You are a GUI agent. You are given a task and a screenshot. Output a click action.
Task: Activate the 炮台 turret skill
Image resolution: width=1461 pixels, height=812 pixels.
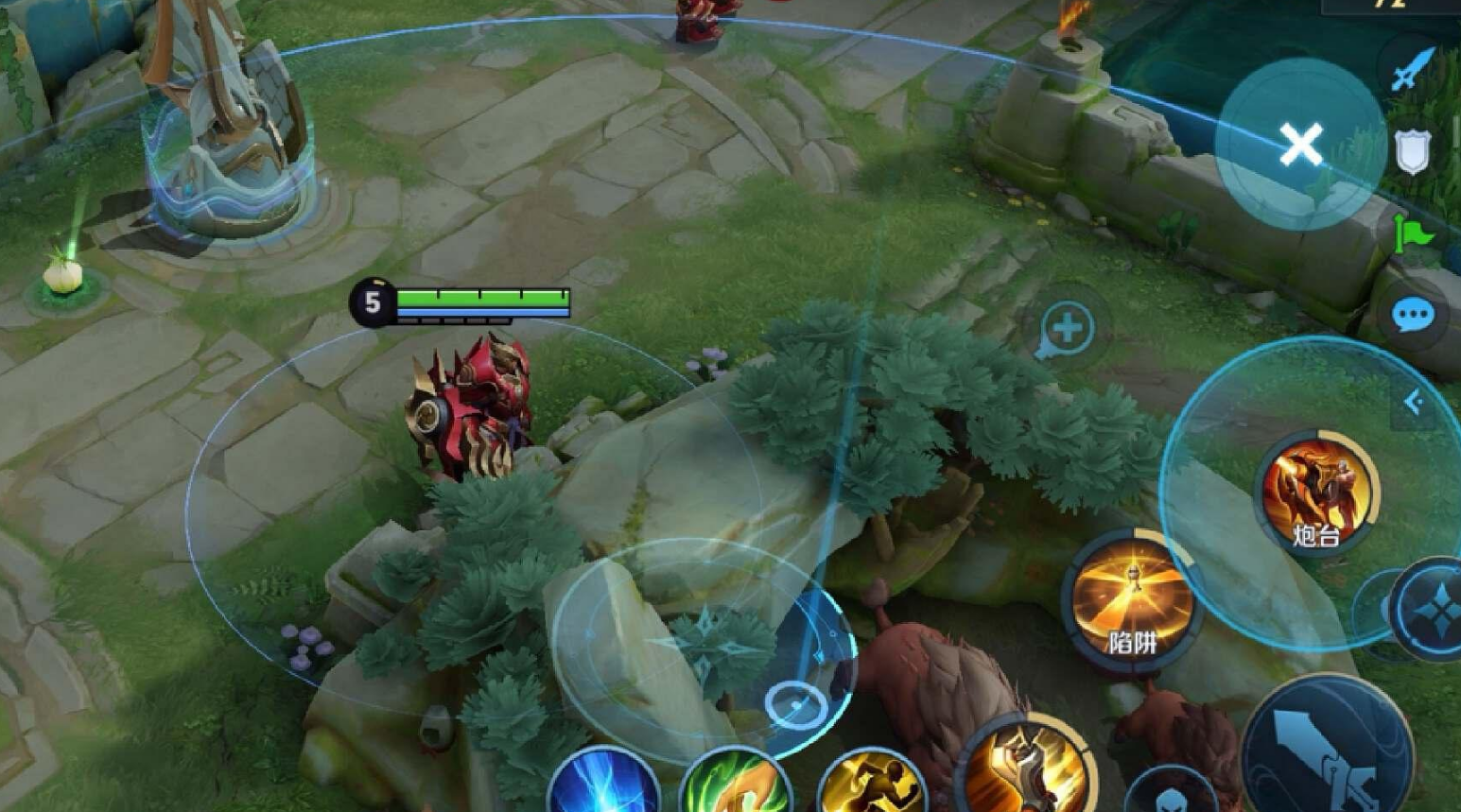1317,492
